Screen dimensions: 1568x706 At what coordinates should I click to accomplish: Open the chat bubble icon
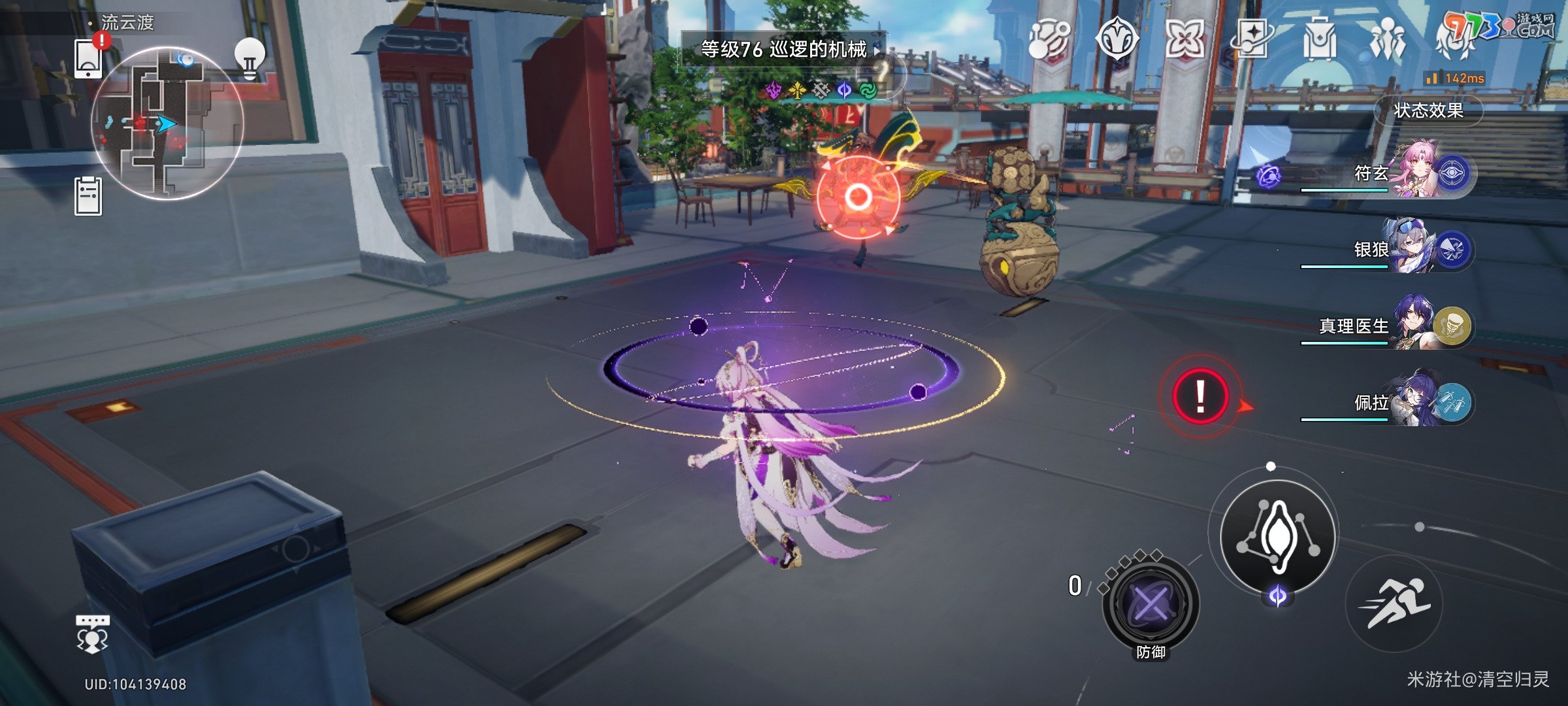tap(92, 634)
